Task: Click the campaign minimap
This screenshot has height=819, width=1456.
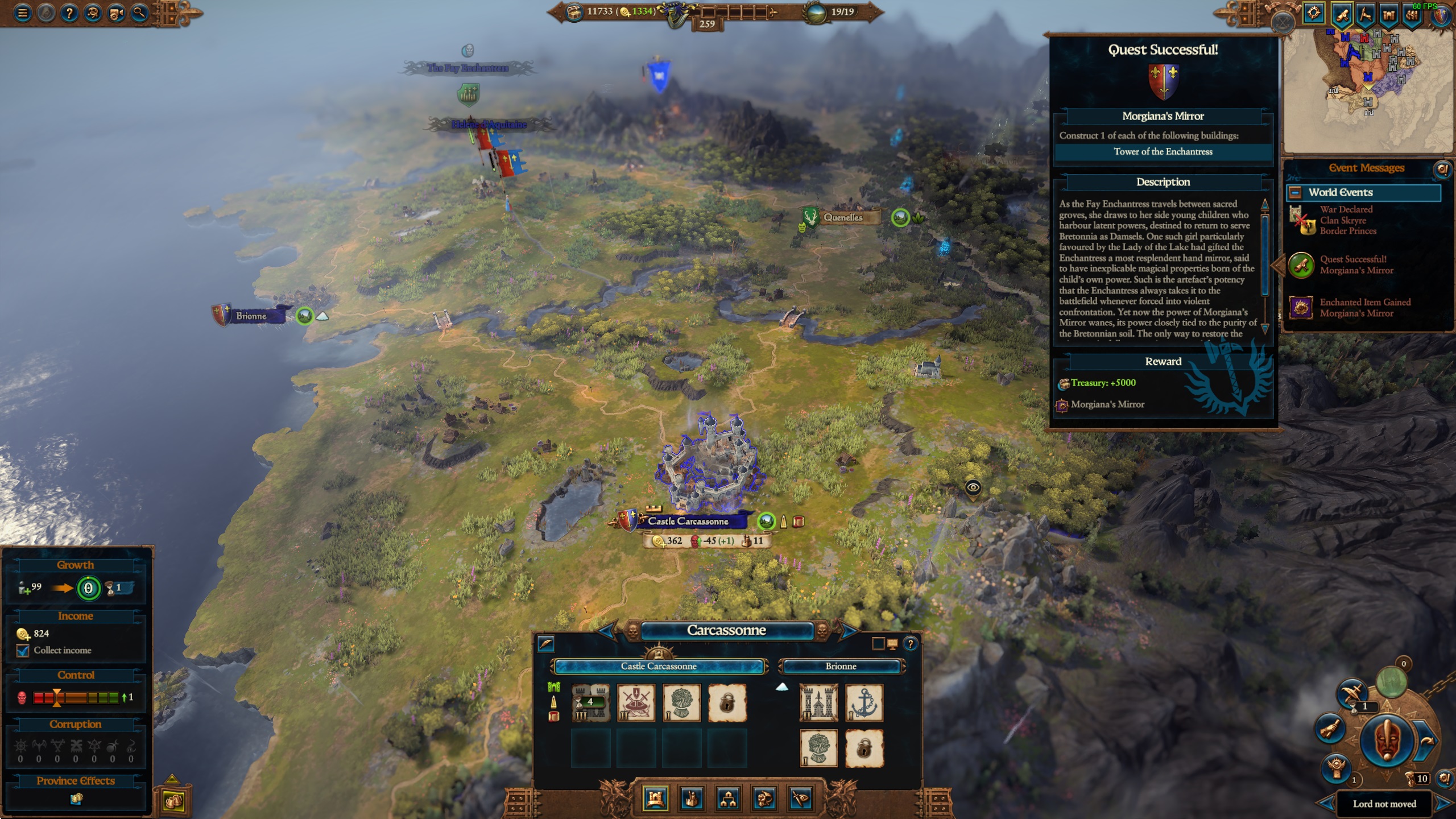Action: coord(1368,91)
